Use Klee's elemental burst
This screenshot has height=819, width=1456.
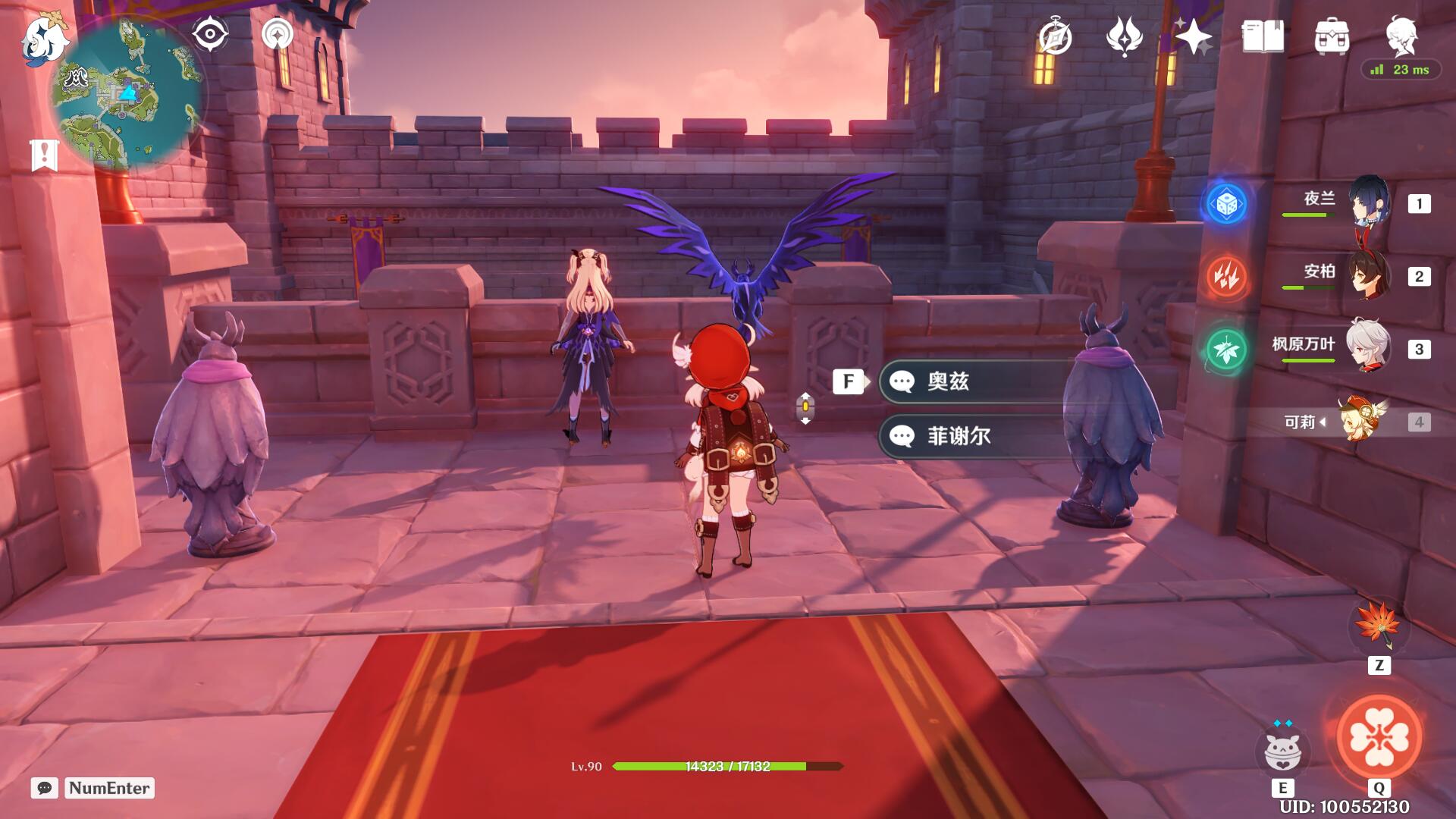tap(1379, 737)
